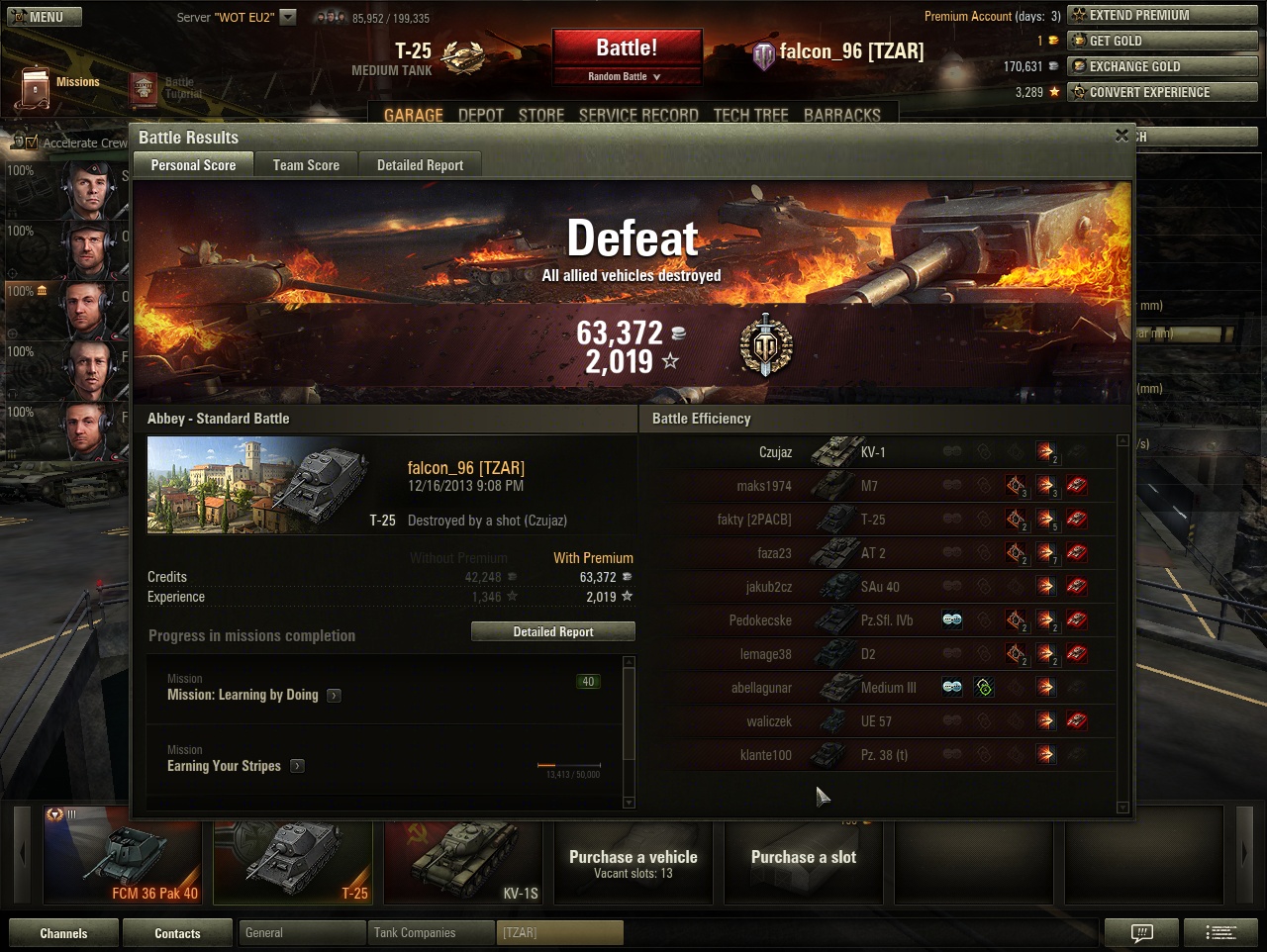1267x952 pixels.
Task: Visit the Barracks
Action: (x=841, y=115)
